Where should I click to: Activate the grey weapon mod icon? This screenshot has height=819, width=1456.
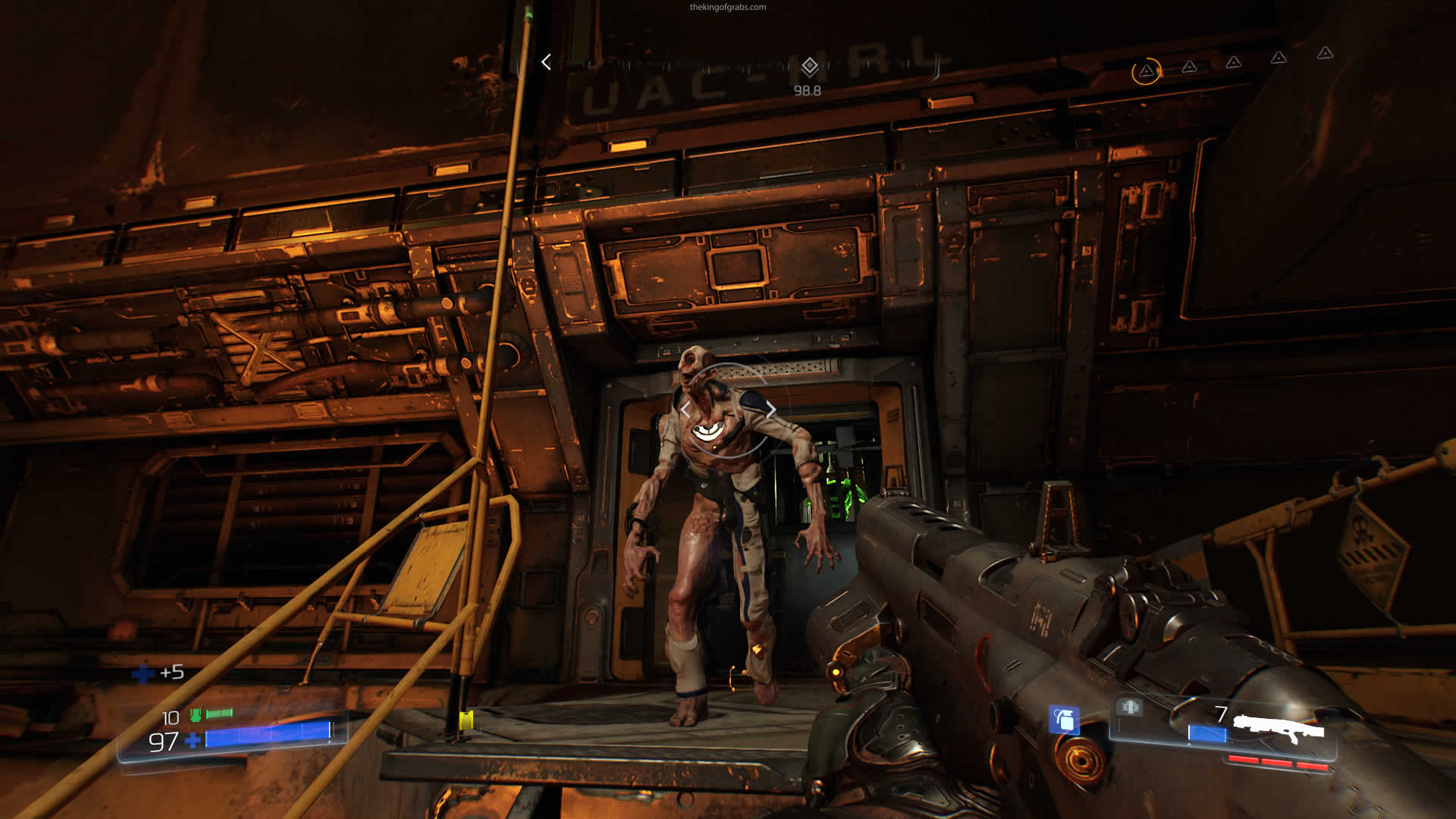click(1129, 708)
